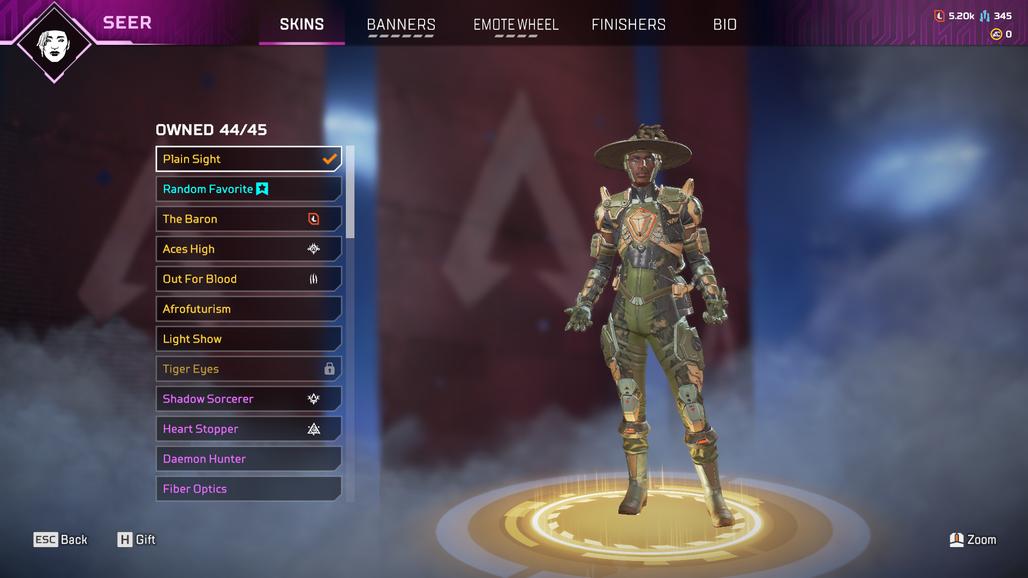1028x578 pixels.
Task: Switch to the Banners tab
Action: (401, 24)
